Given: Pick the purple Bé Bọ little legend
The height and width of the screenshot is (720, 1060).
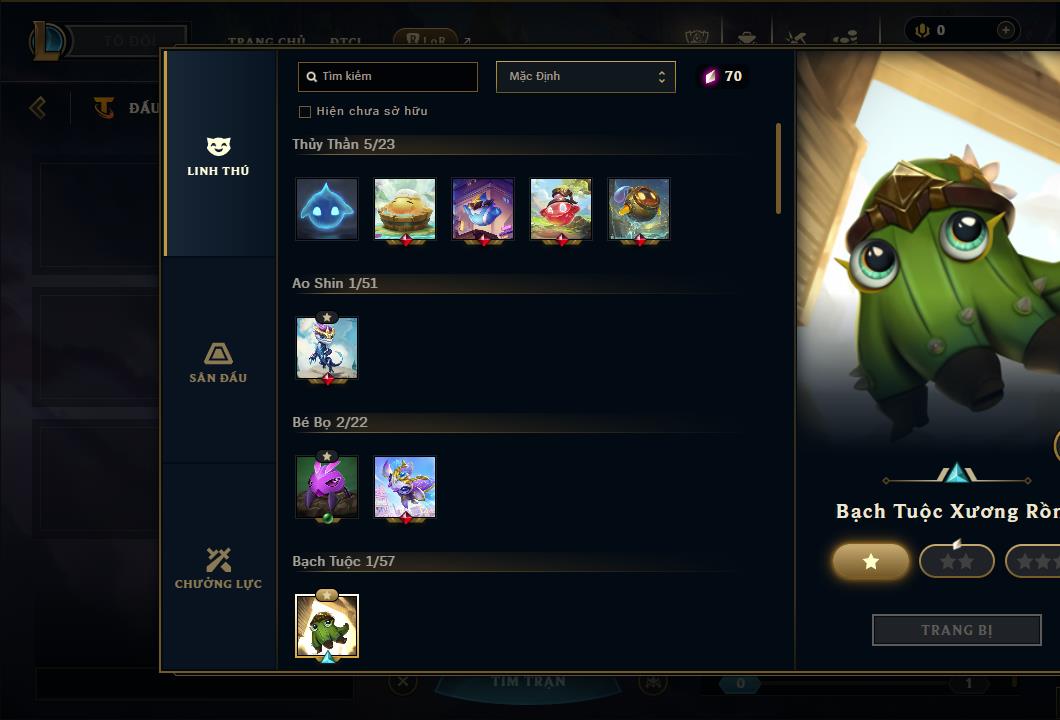Looking at the screenshot, I should pos(327,487).
